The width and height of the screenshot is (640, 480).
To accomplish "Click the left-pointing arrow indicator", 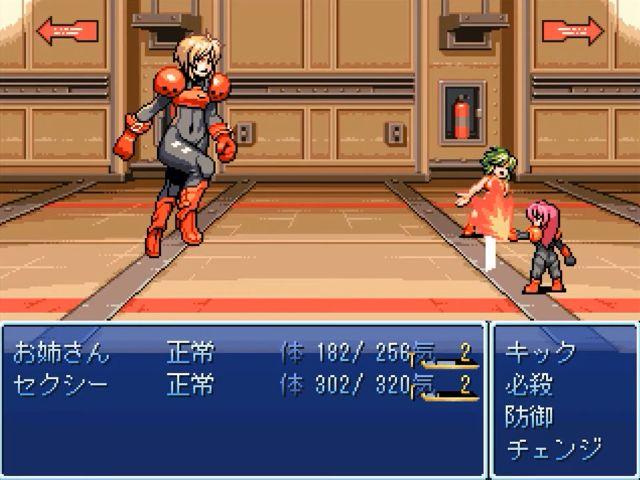I will [66, 30].
